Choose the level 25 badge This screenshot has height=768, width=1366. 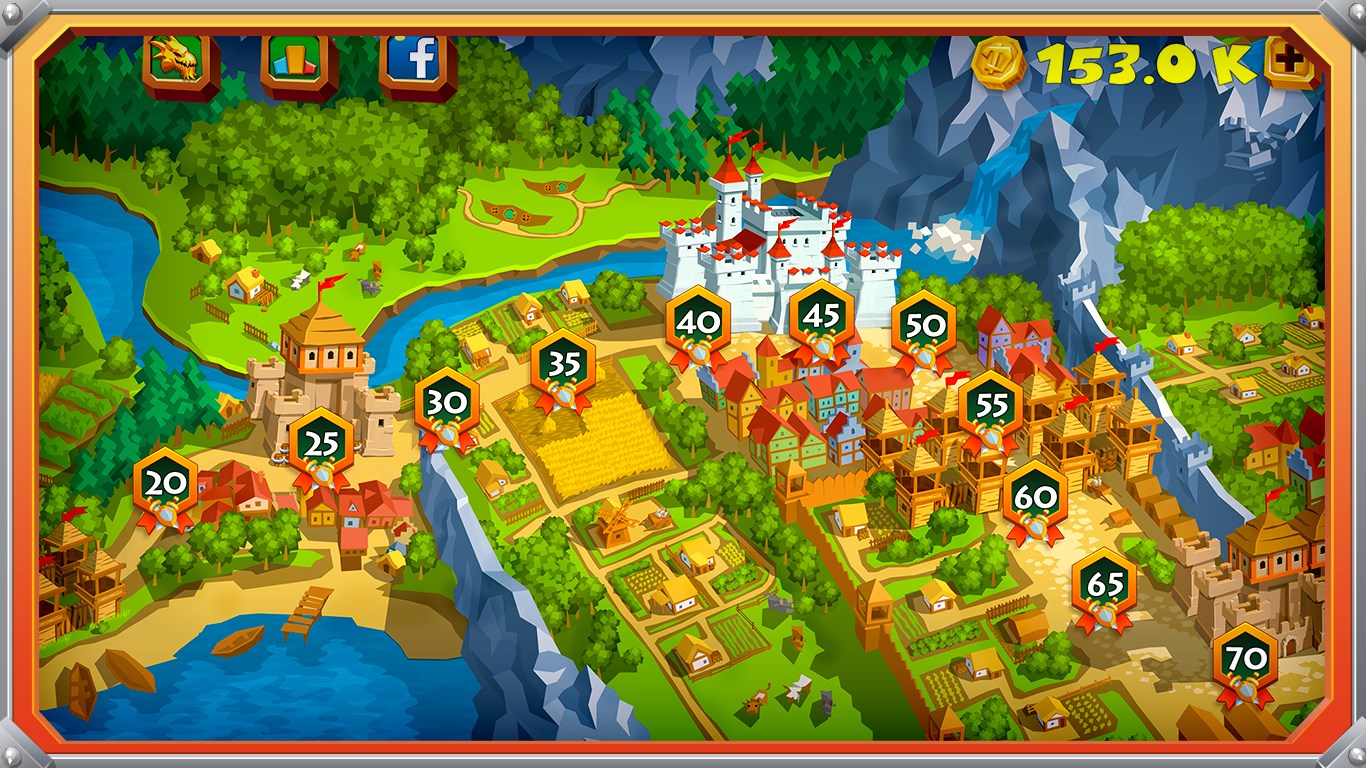(321, 446)
